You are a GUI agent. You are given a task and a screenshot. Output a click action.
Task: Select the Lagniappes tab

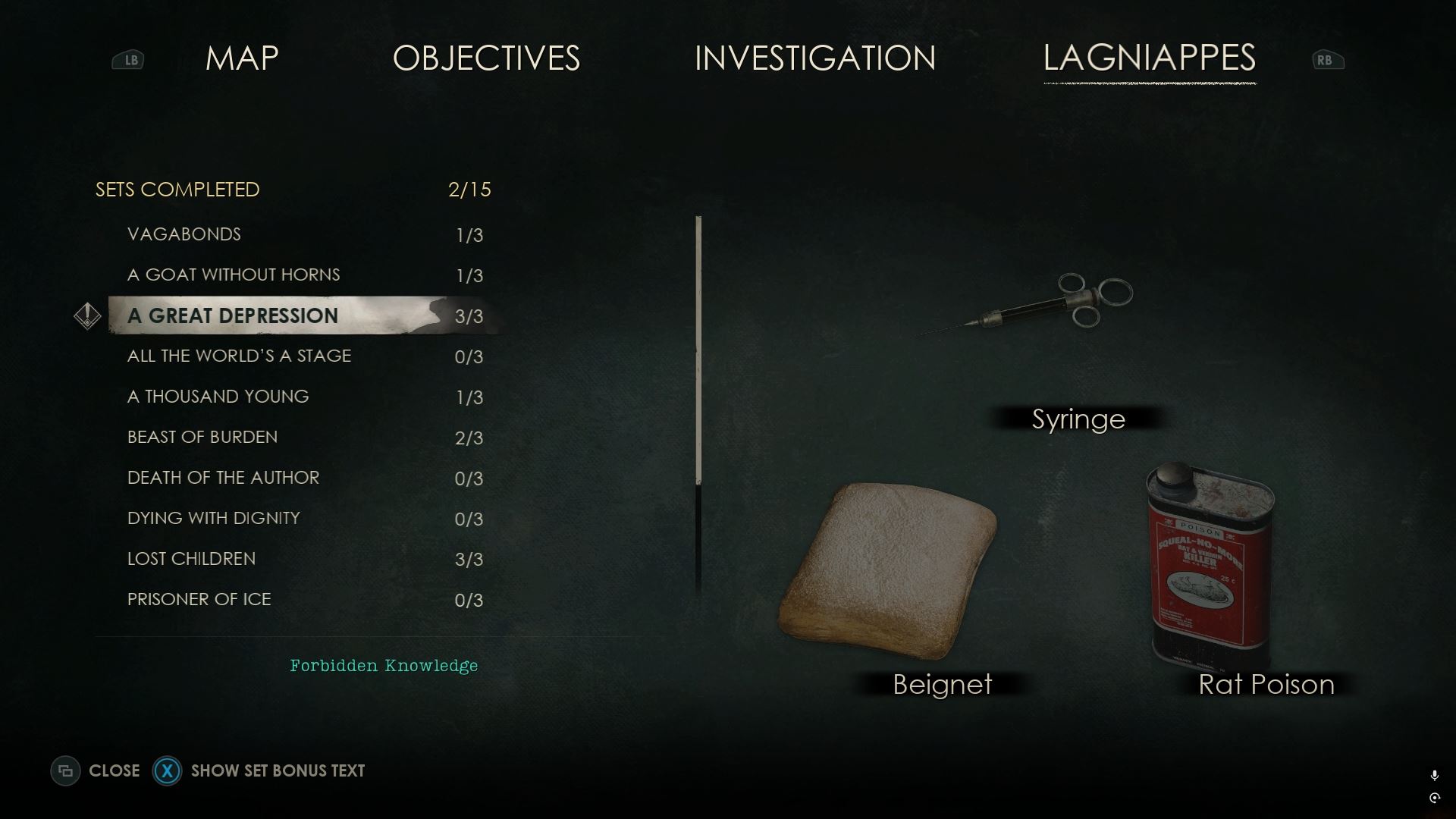[x=1149, y=58]
